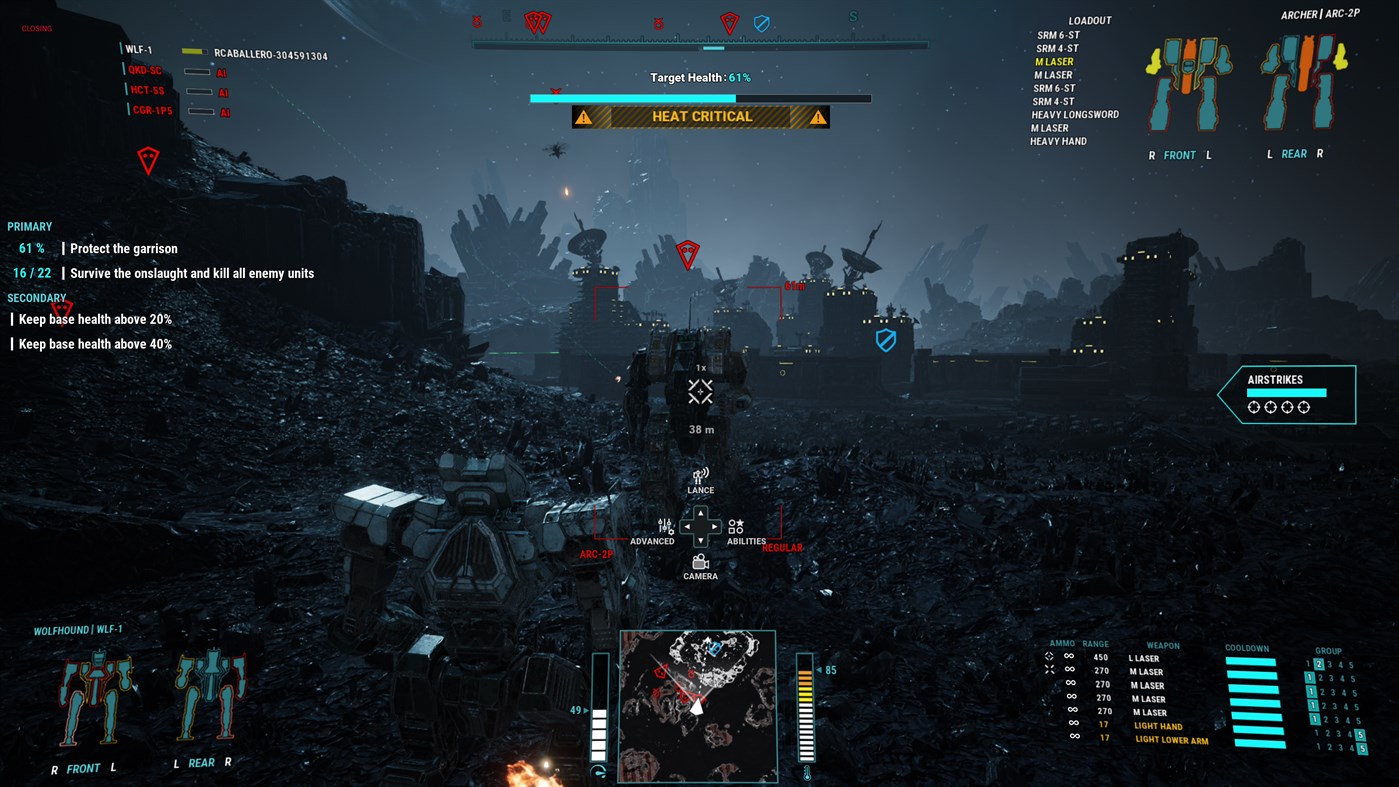Open the Abilities icon
1399x787 pixels.
pyautogui.click(x=736, y=525)
